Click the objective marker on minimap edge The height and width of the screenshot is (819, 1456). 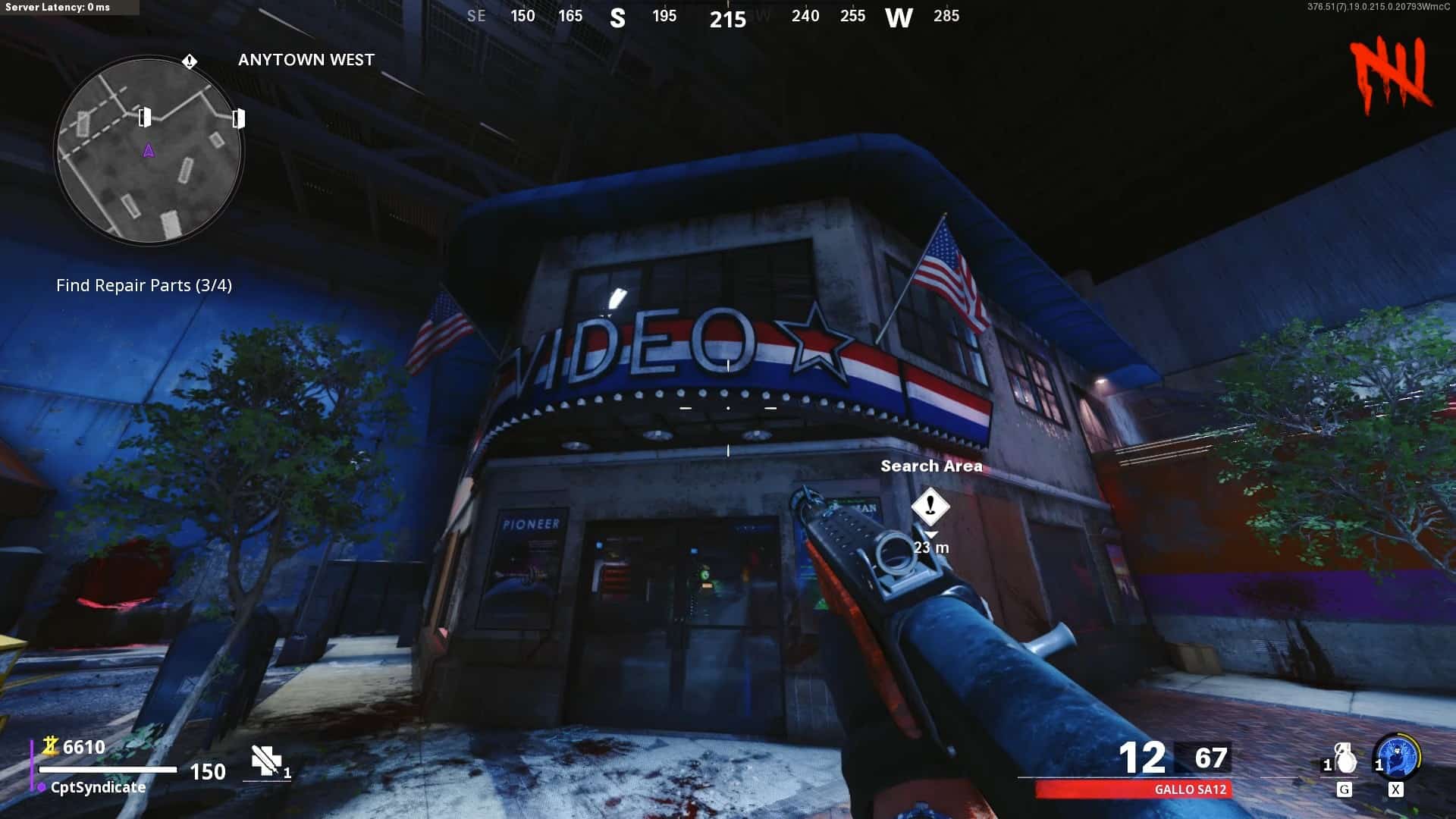[190, 61]
